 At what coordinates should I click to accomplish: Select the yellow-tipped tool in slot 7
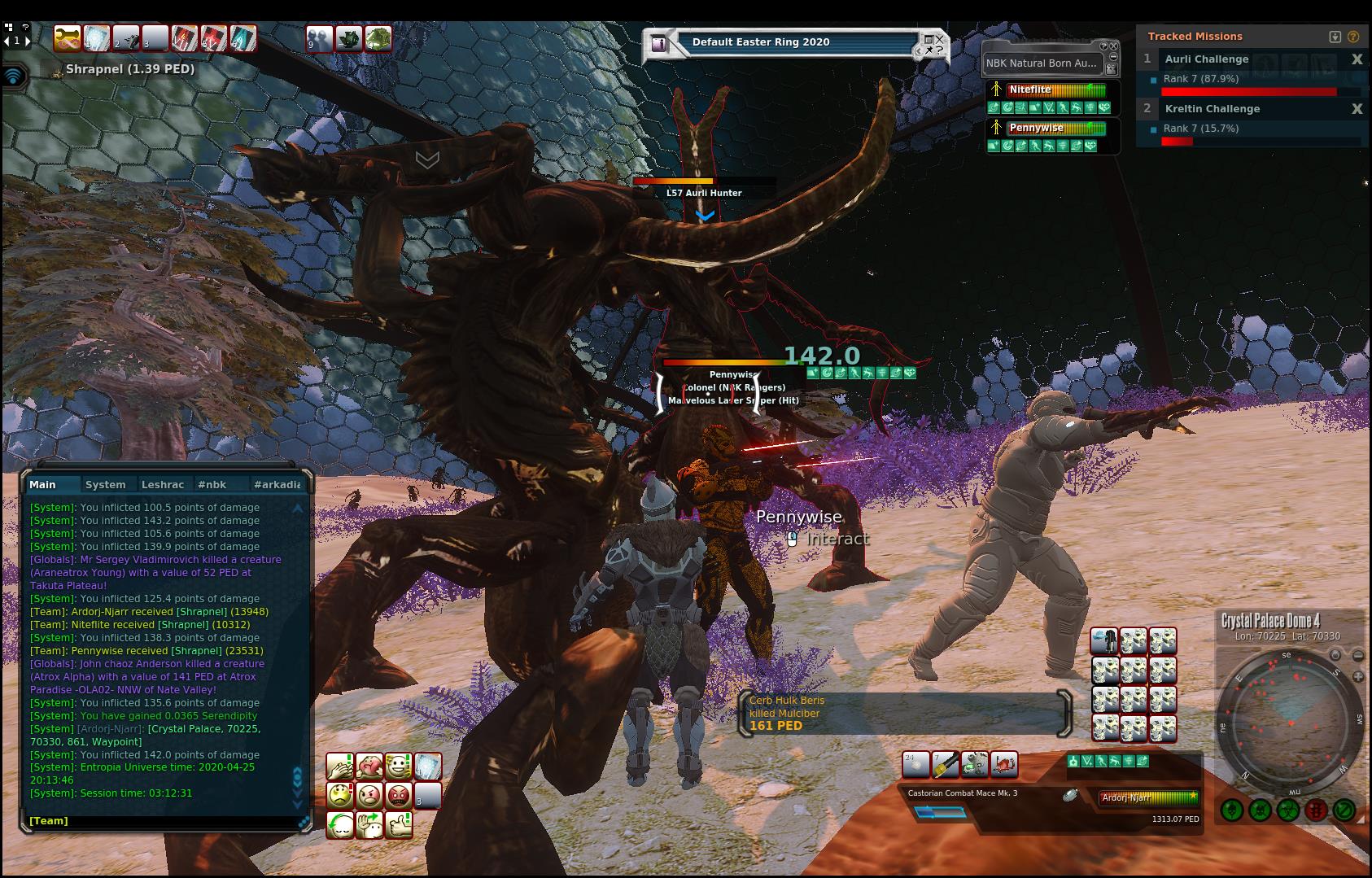tap(945, 765)
